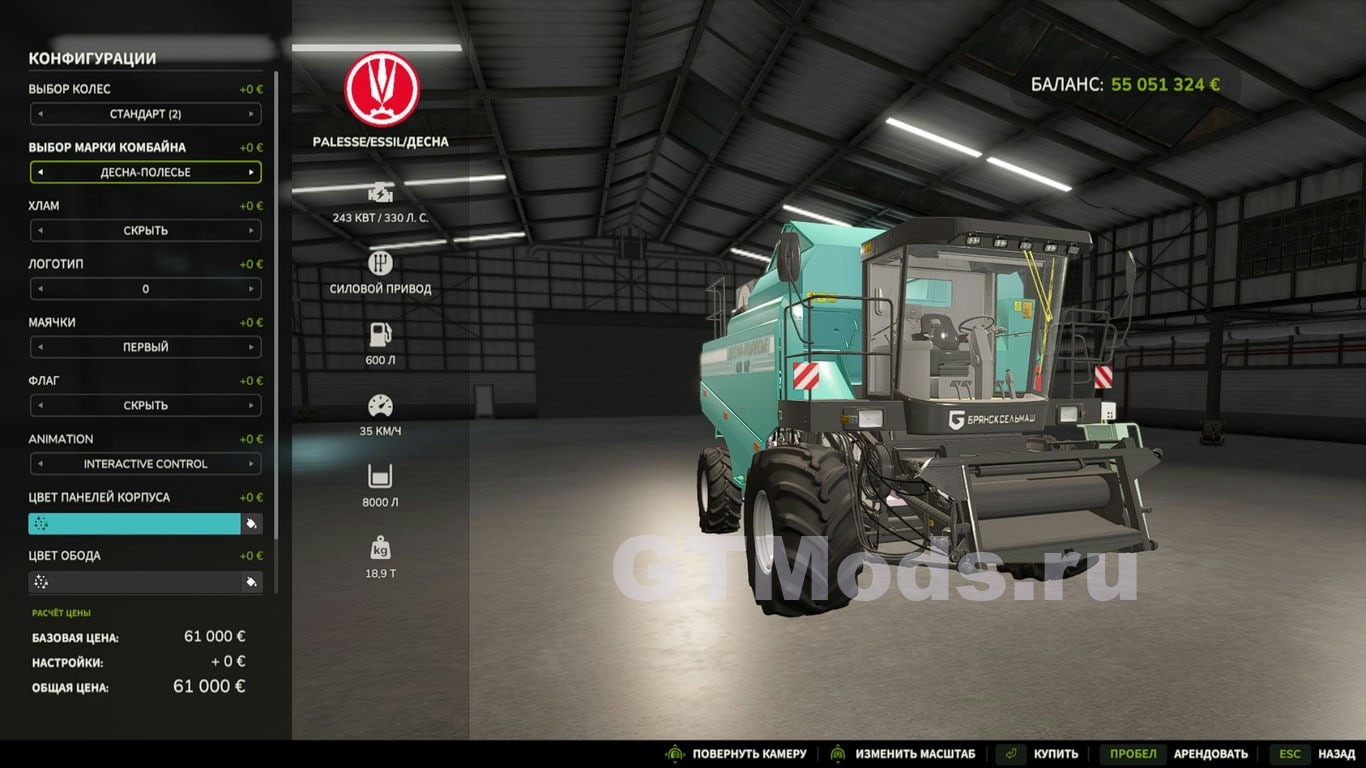Switch ANIMATION option with left arrow

pyautogui.click(x=40, y=464)
